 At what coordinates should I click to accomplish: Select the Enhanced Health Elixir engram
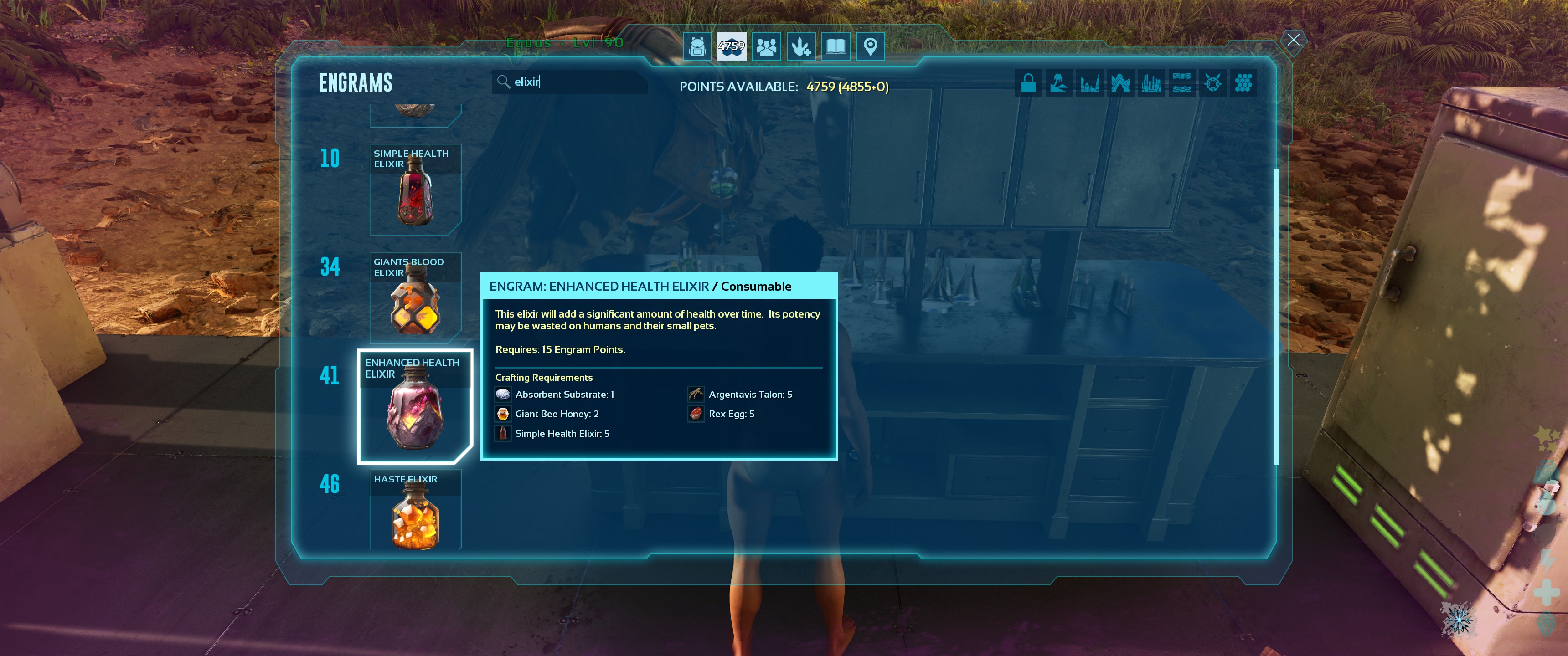tap(415, 406)
